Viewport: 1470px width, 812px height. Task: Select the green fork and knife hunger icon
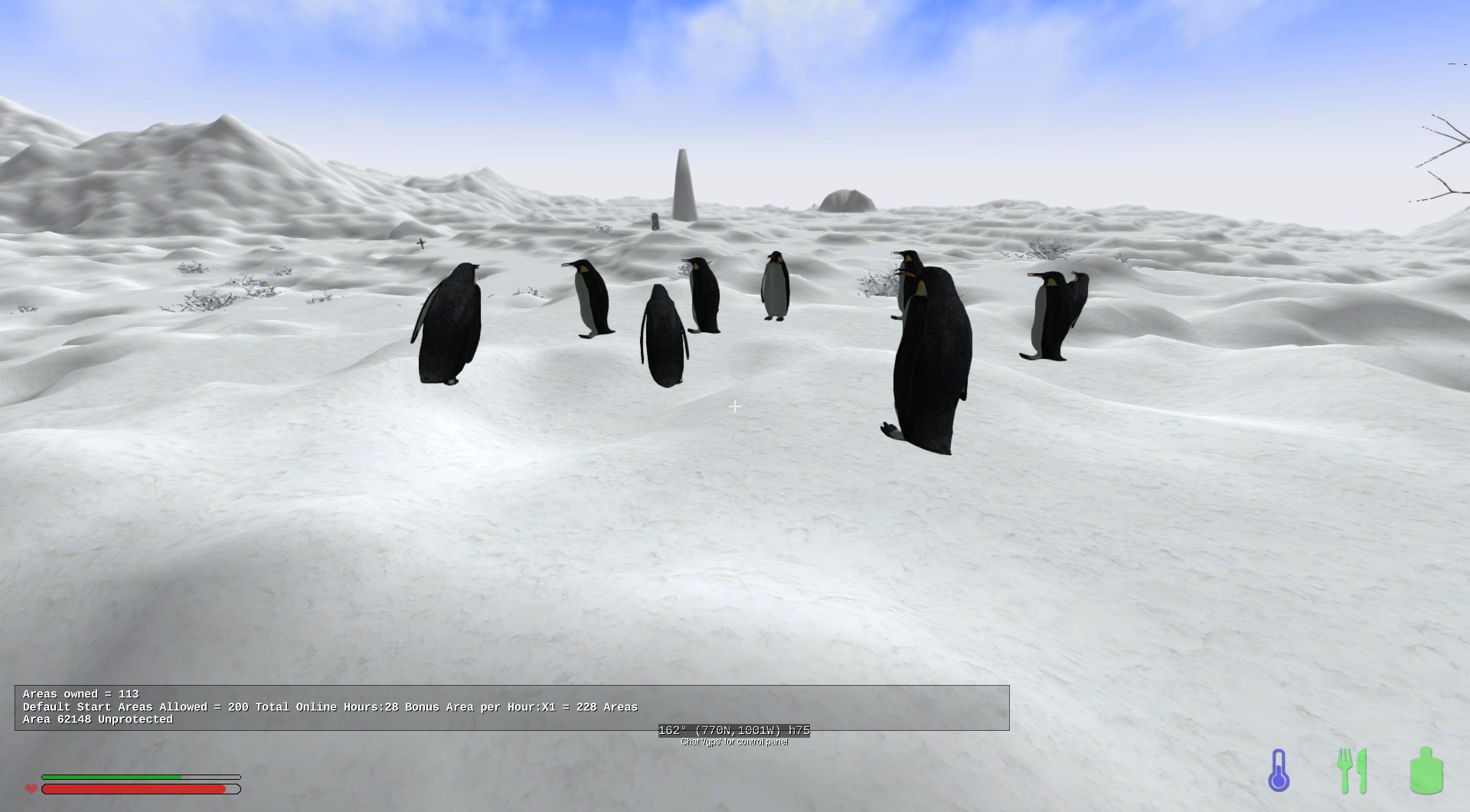pyautogui.click(x=1352, y=770)
